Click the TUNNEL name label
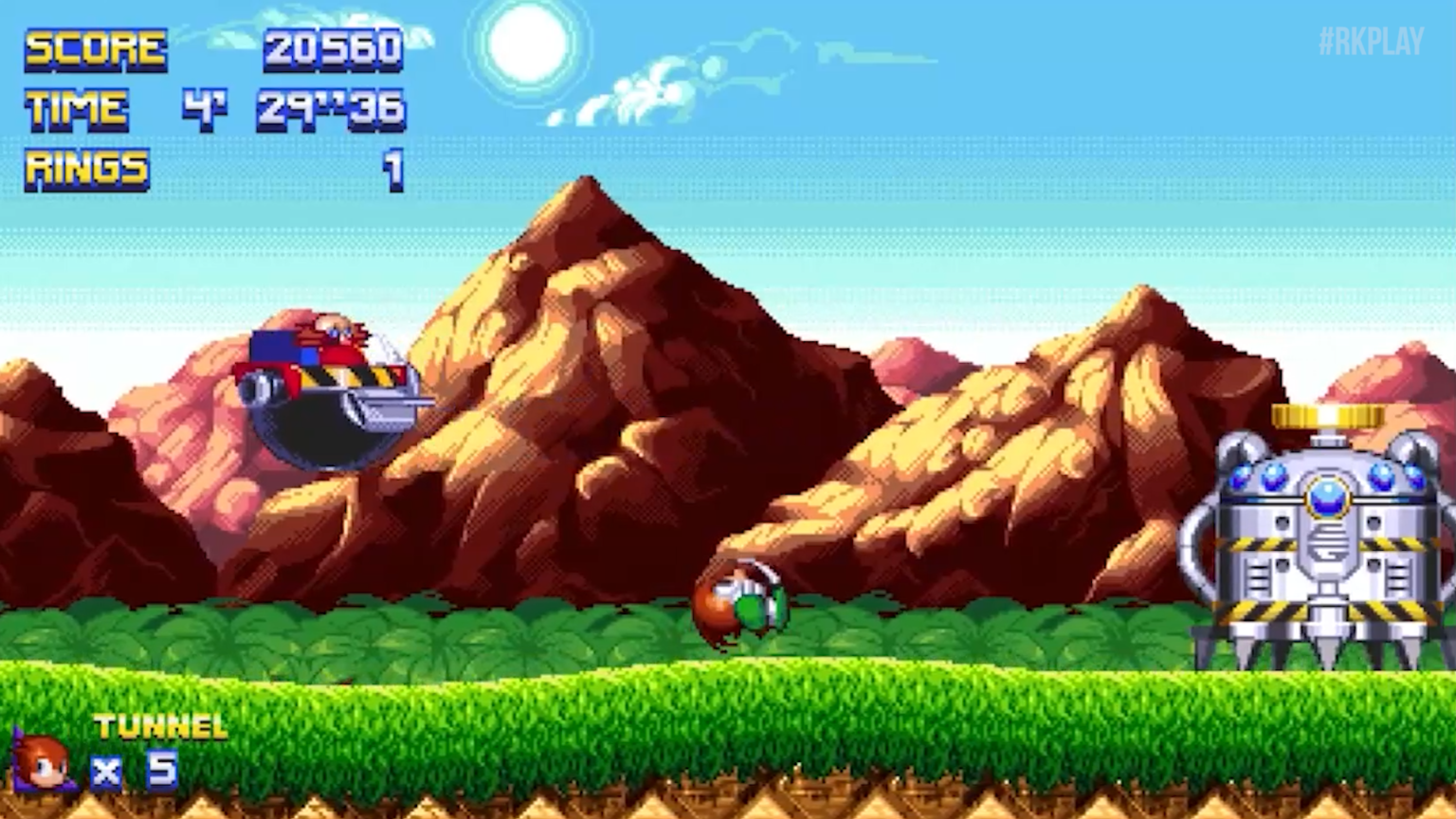Image resolution: width=1456 pixels, height=819 pixels. pos(159,726)
